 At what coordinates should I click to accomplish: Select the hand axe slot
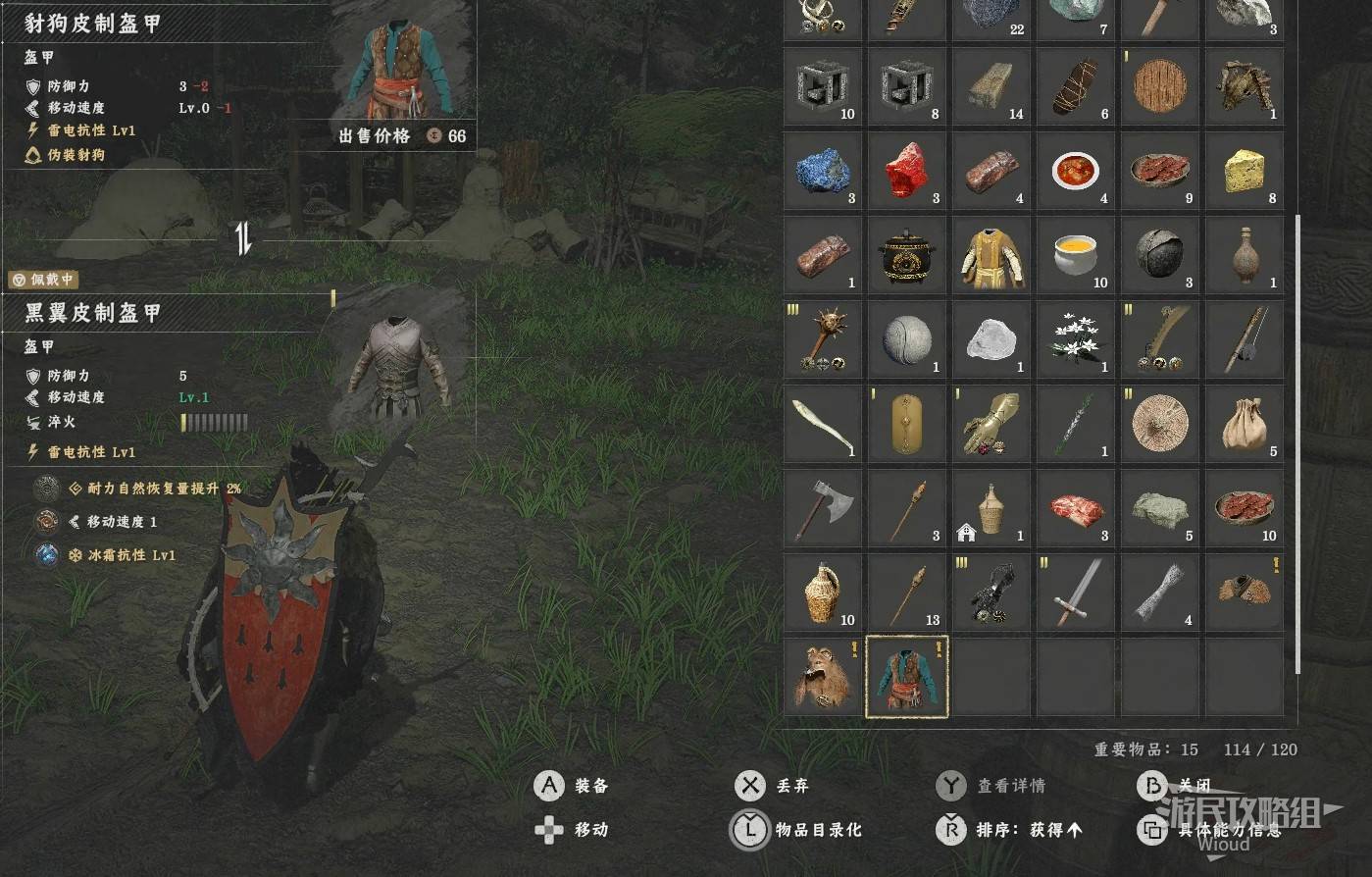[823, 508]
